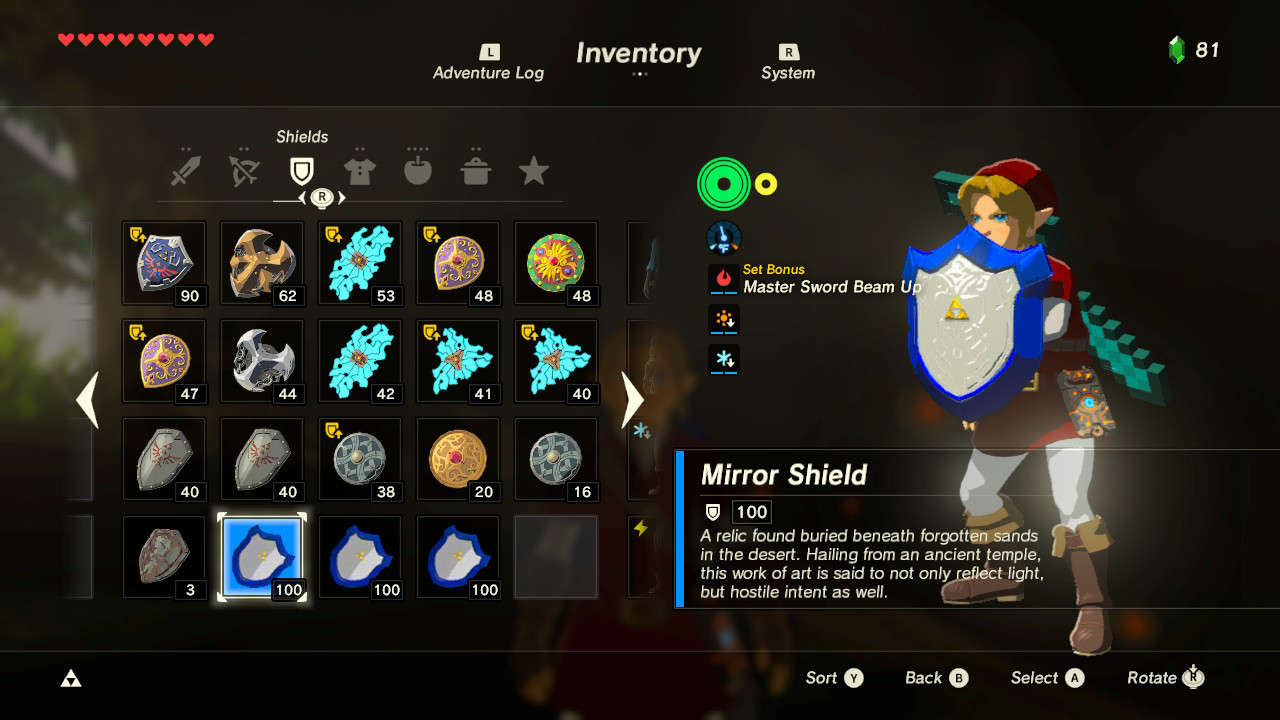Select the swords category icon
The height and width of the screenshot is (720, 1280).
coord(187,168)
